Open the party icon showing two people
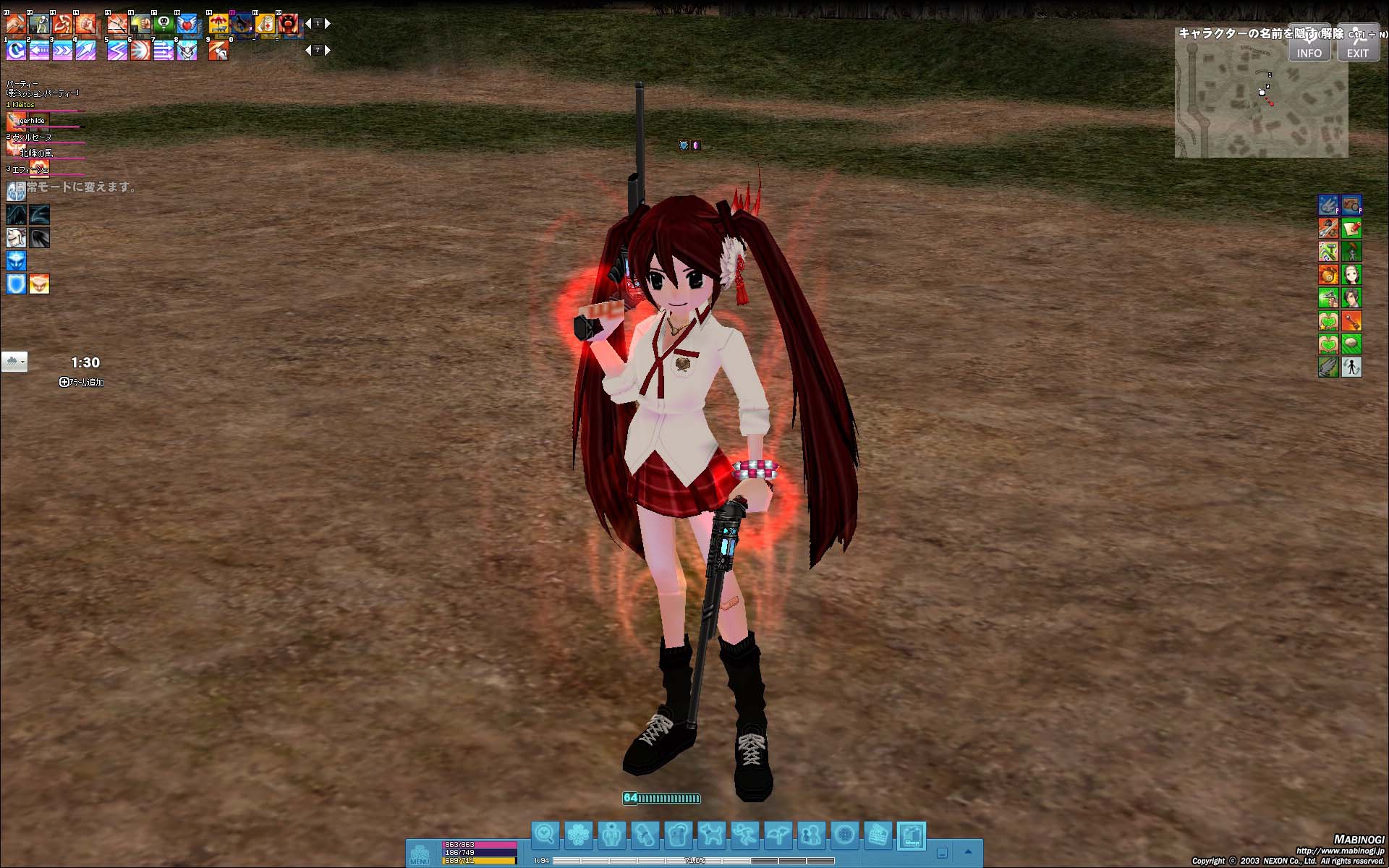The height and width of the screenshot is (868, 1389). 812,833
